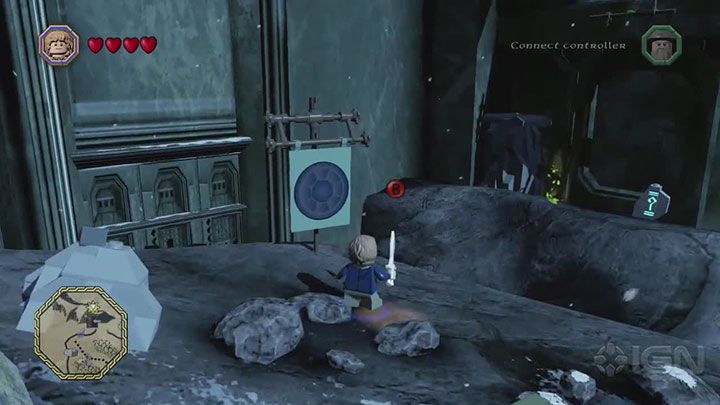720x405 pixels.
Task: Click the player two character portrait
Action: point(661,45)
